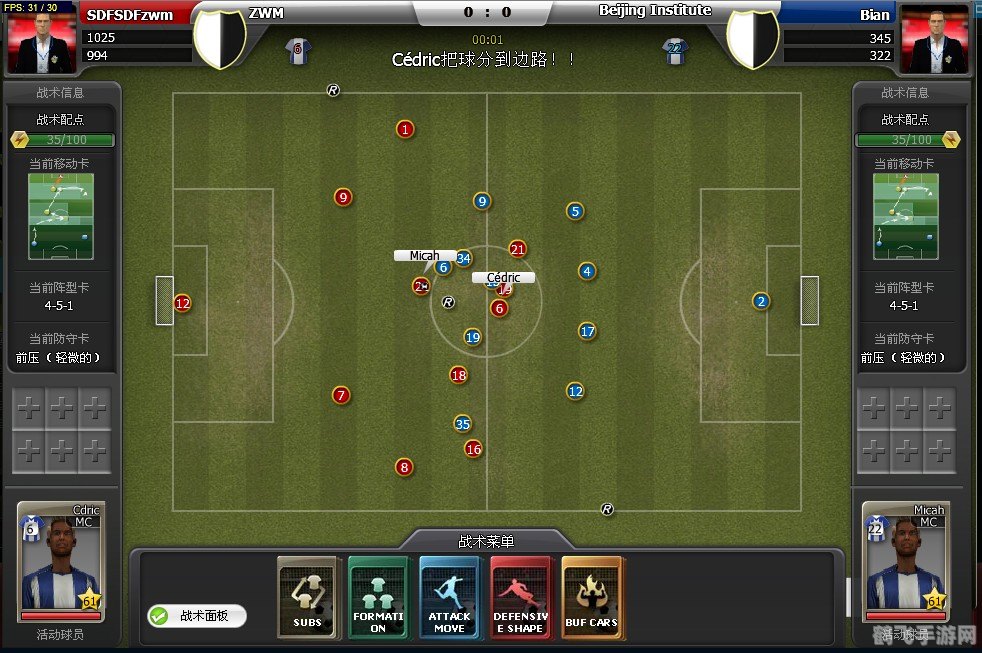Select the red number 12 goalkeeper token

click(x=182, y=303)
